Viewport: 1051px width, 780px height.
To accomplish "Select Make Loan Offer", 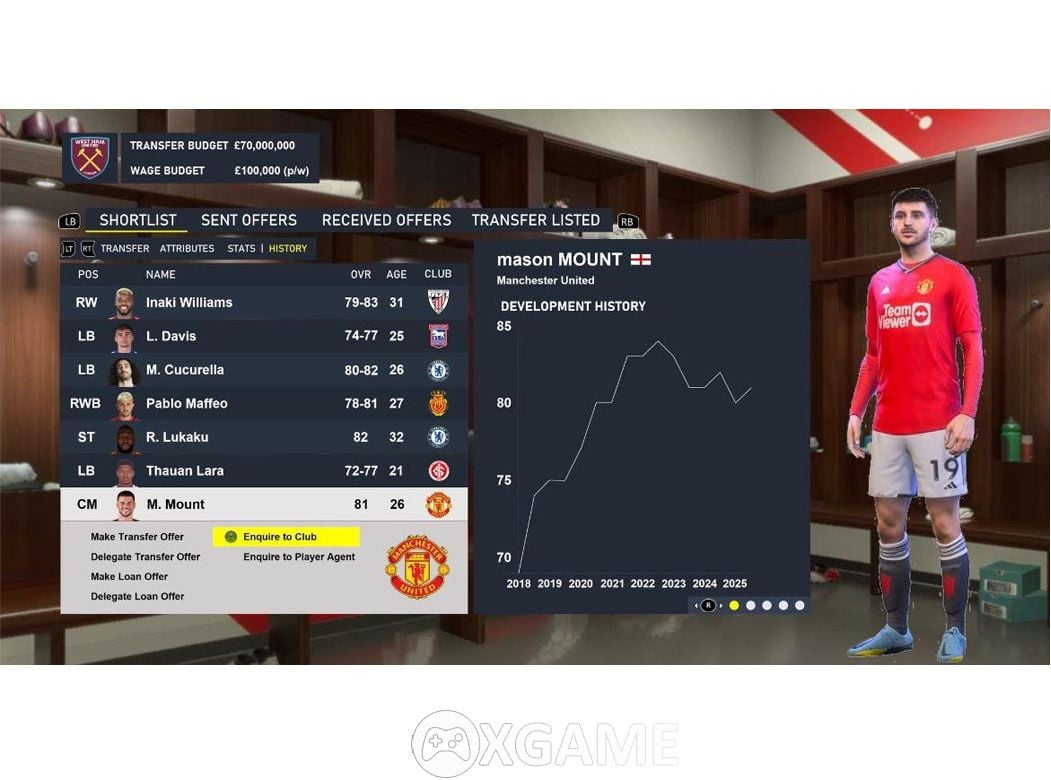I will [129, 577].
